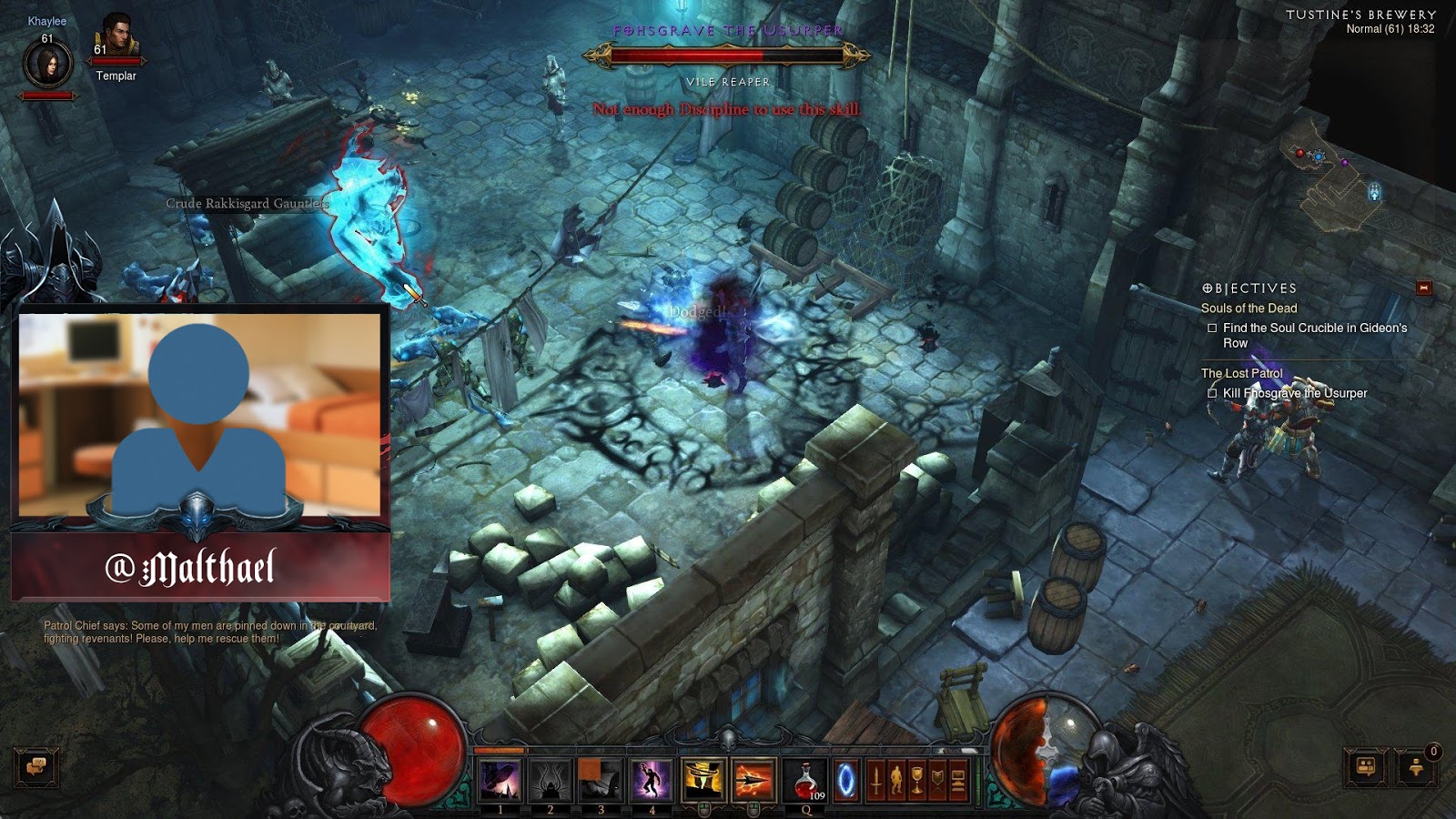
Task: Open the achievements shield icon
Action: point(937,781)
